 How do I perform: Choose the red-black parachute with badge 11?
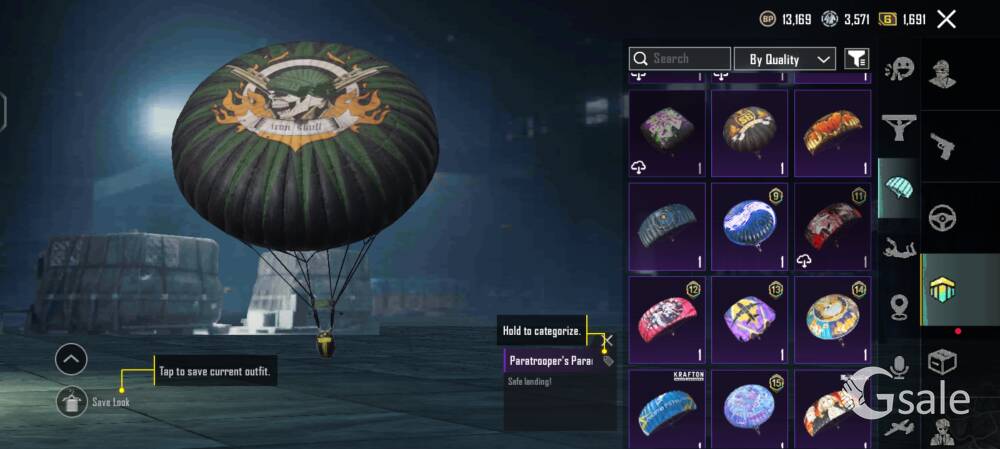(x=832, y=226)
